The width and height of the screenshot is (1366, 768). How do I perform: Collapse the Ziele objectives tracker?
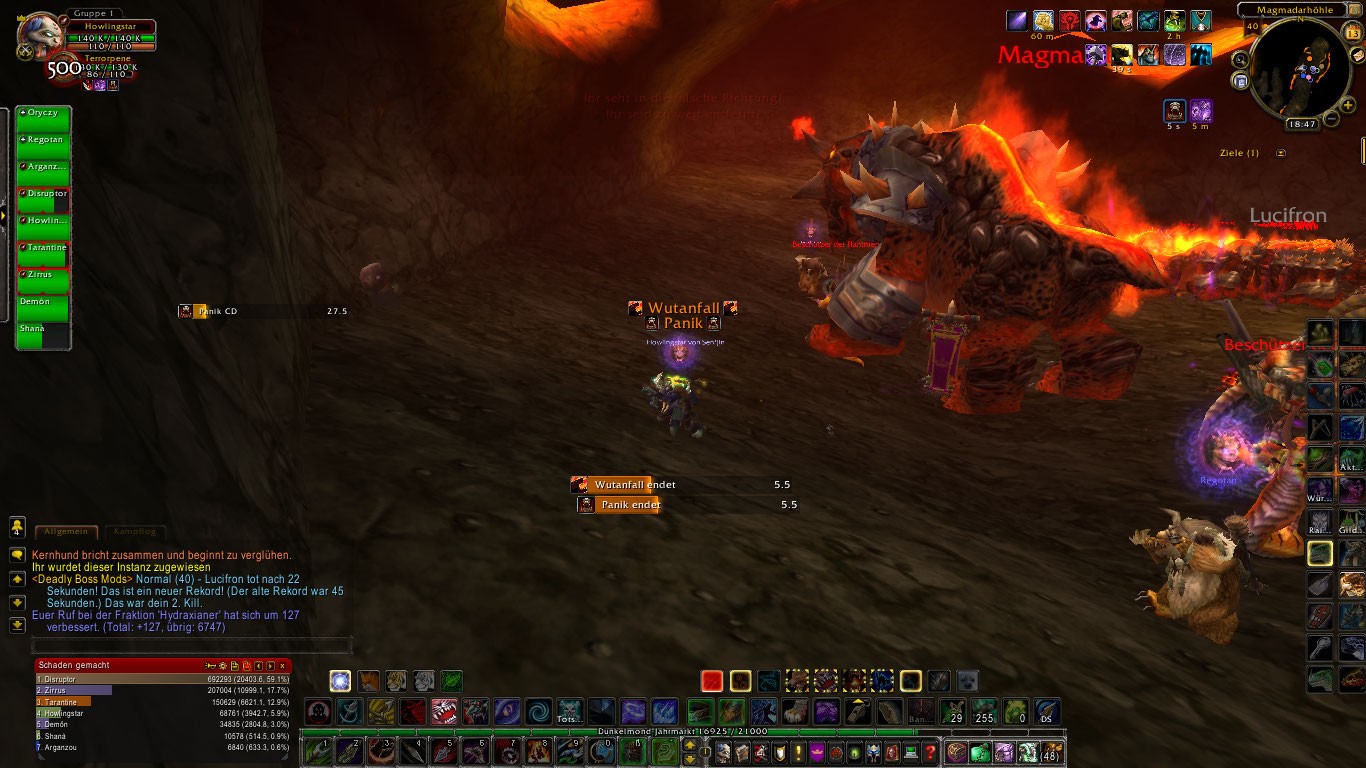pos(1281,153)
